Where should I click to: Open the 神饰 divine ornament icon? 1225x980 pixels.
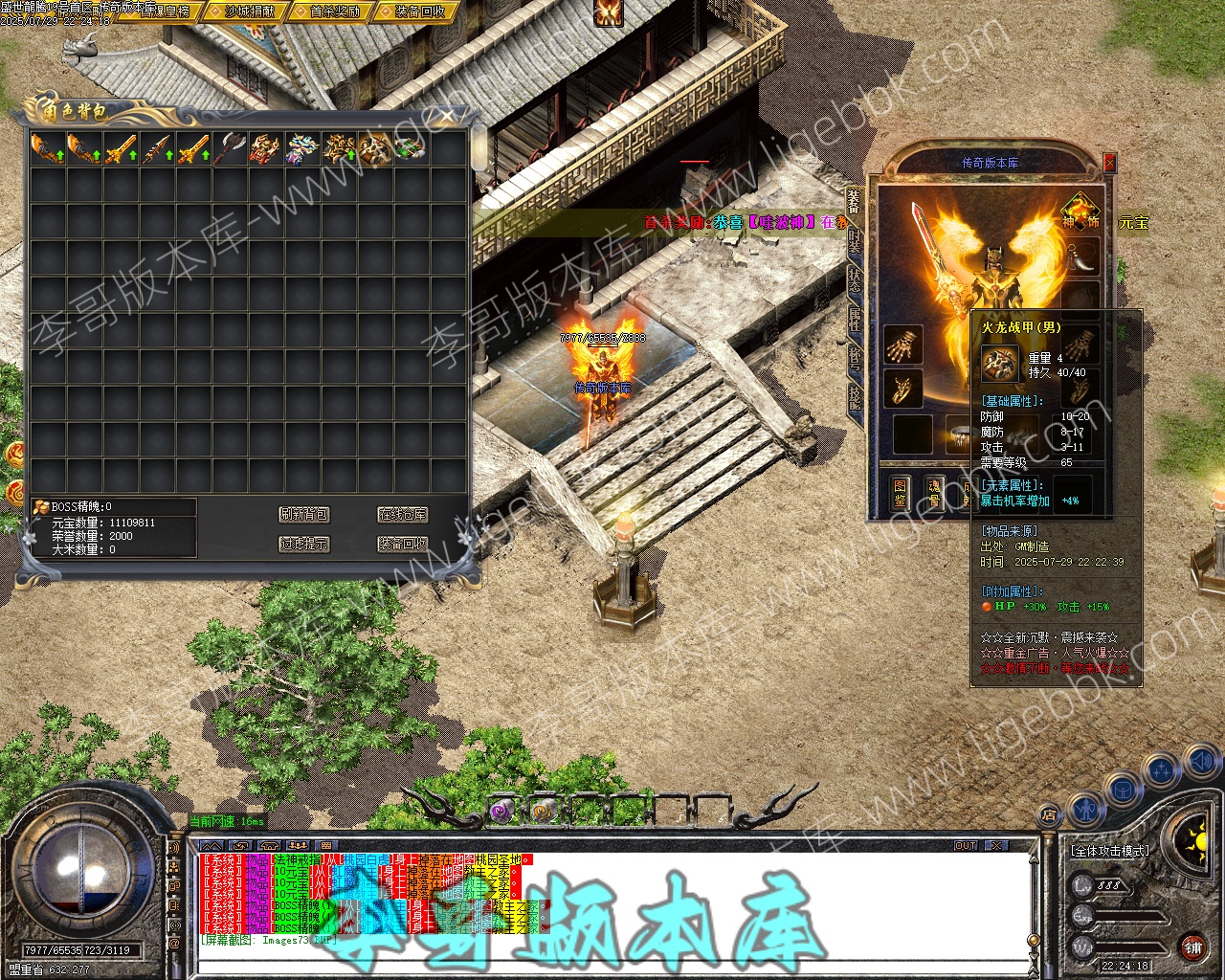1080,211
